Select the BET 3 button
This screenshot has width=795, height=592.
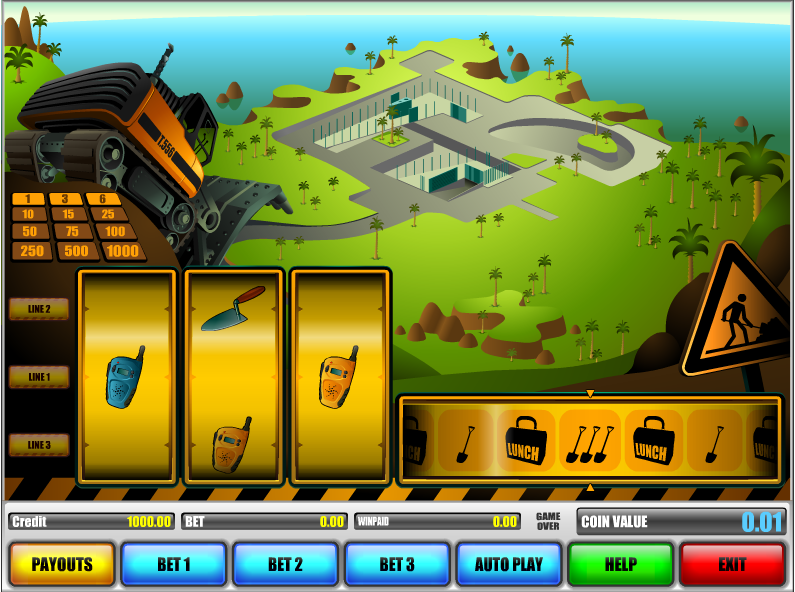(x=396, y=564)
